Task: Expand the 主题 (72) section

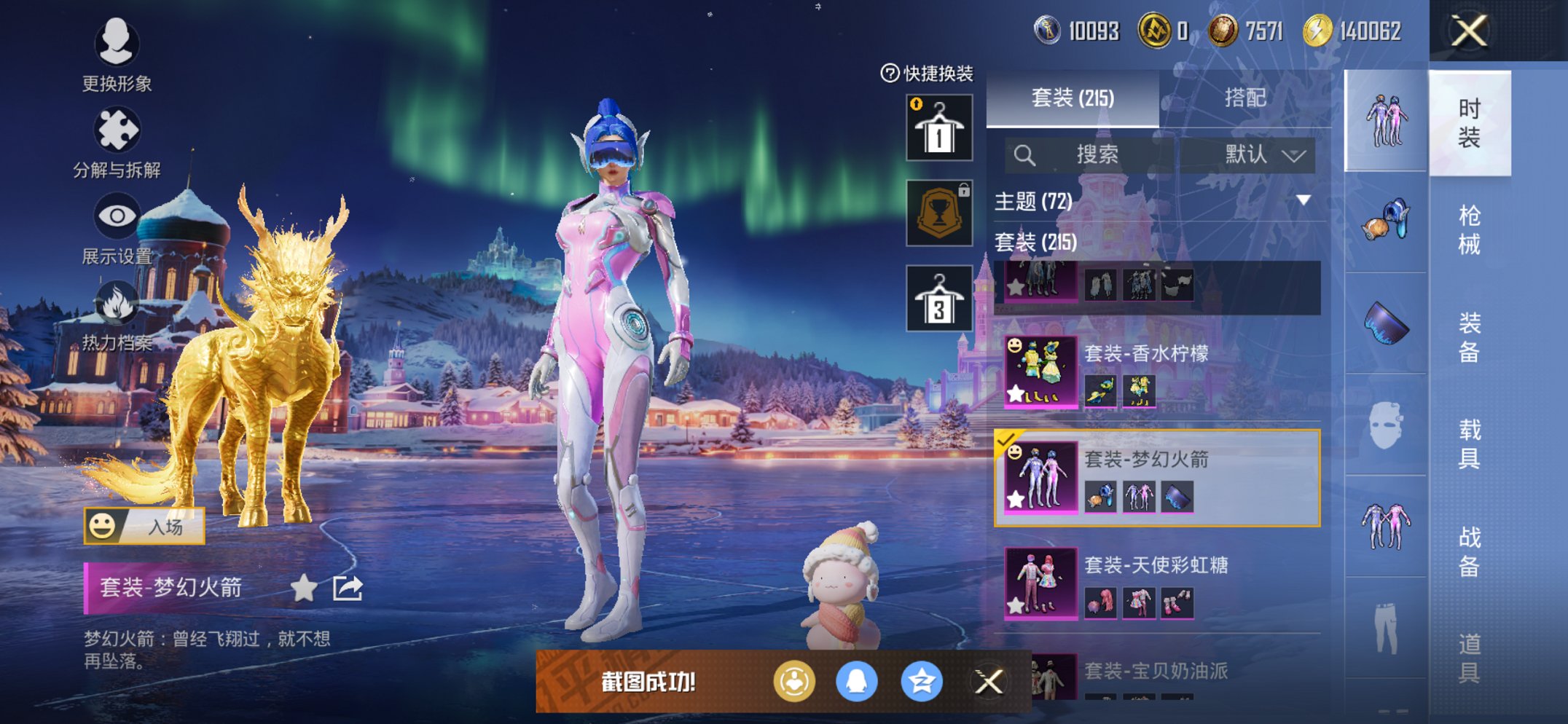Action: click(1303, 200)
